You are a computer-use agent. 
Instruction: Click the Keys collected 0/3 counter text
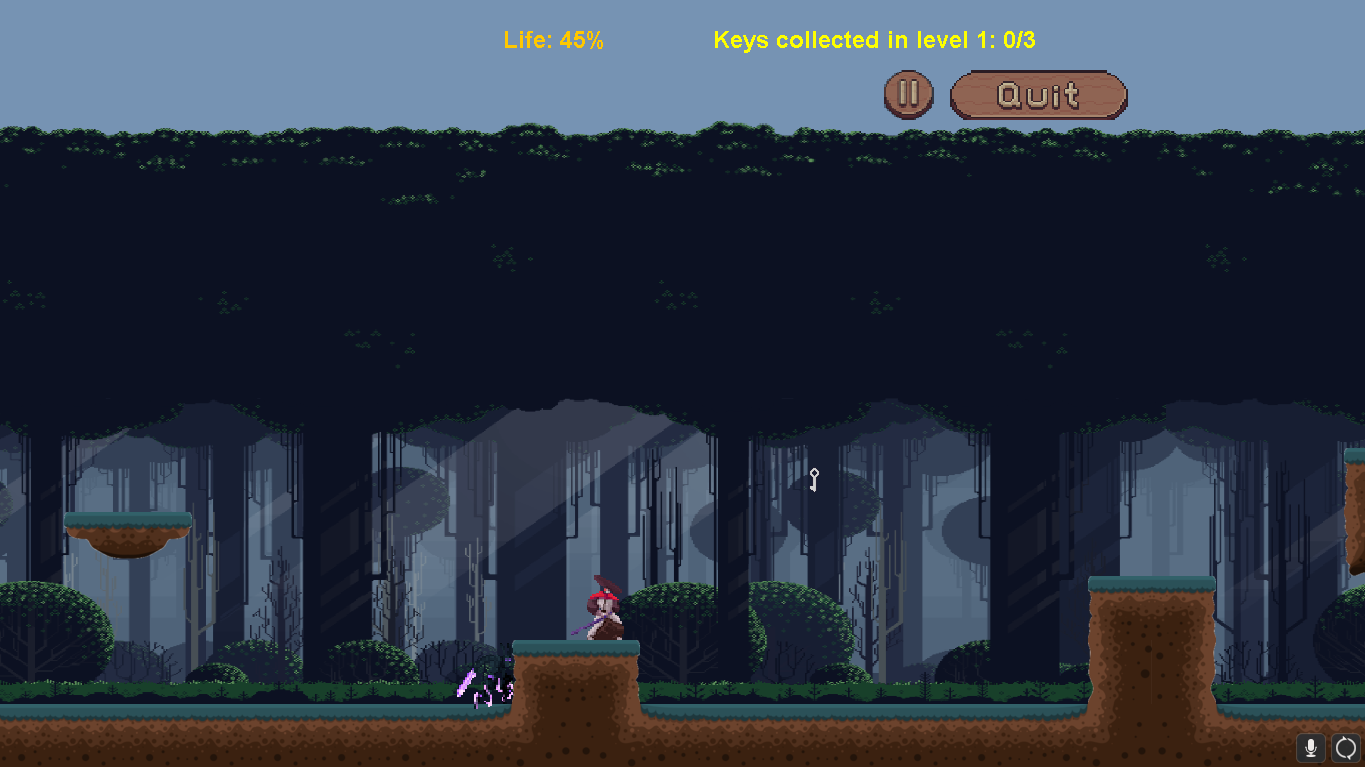pos(873,40)
